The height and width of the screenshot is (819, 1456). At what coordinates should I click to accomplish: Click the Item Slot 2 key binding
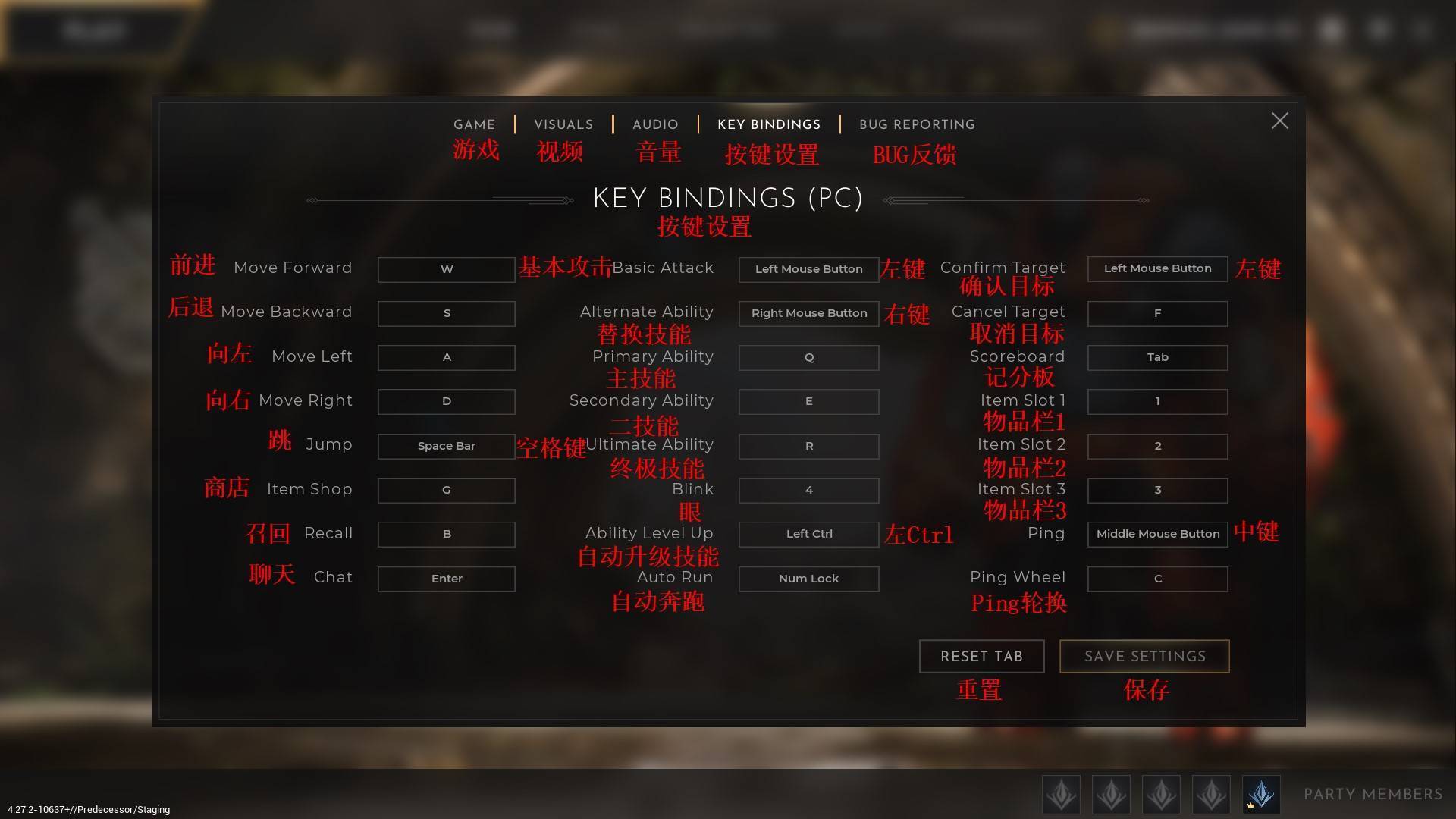(1156, 446)
